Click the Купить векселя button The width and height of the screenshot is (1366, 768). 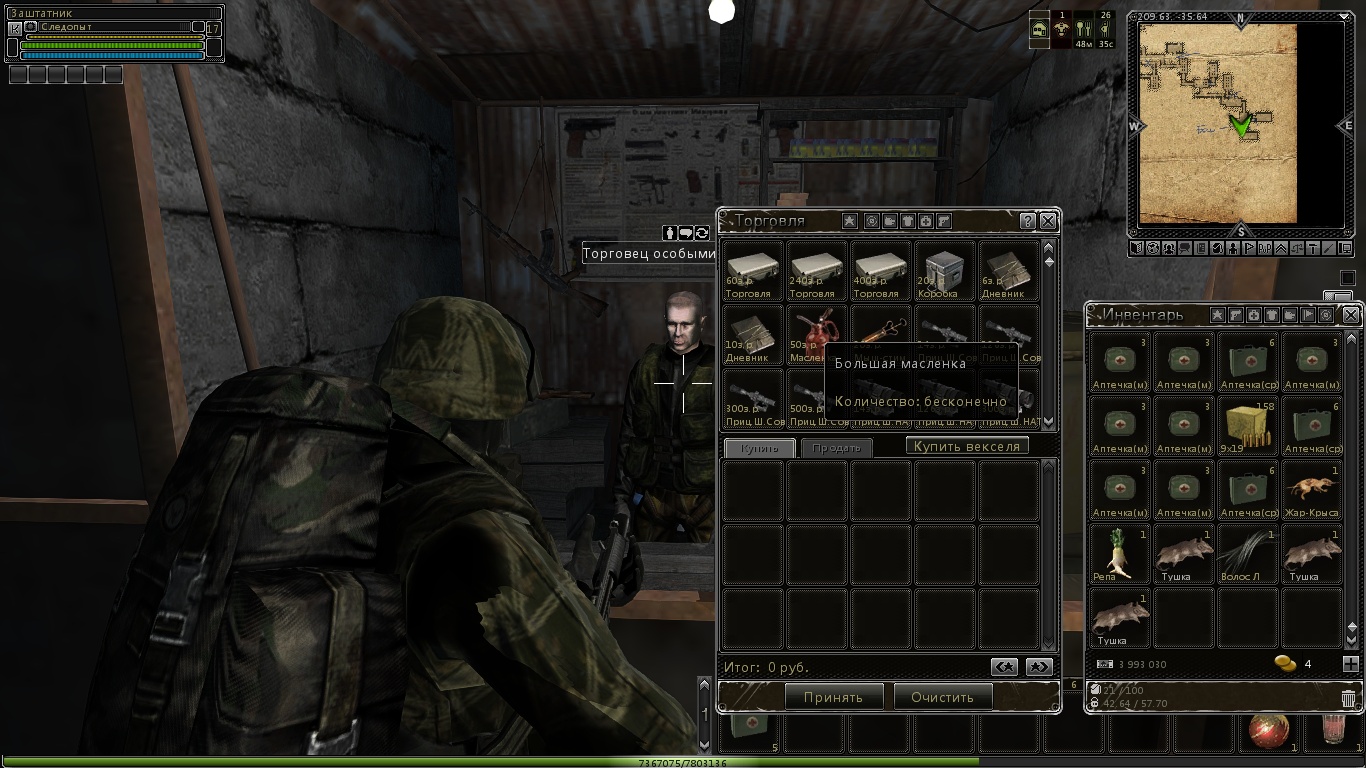[x=967, y=446]
